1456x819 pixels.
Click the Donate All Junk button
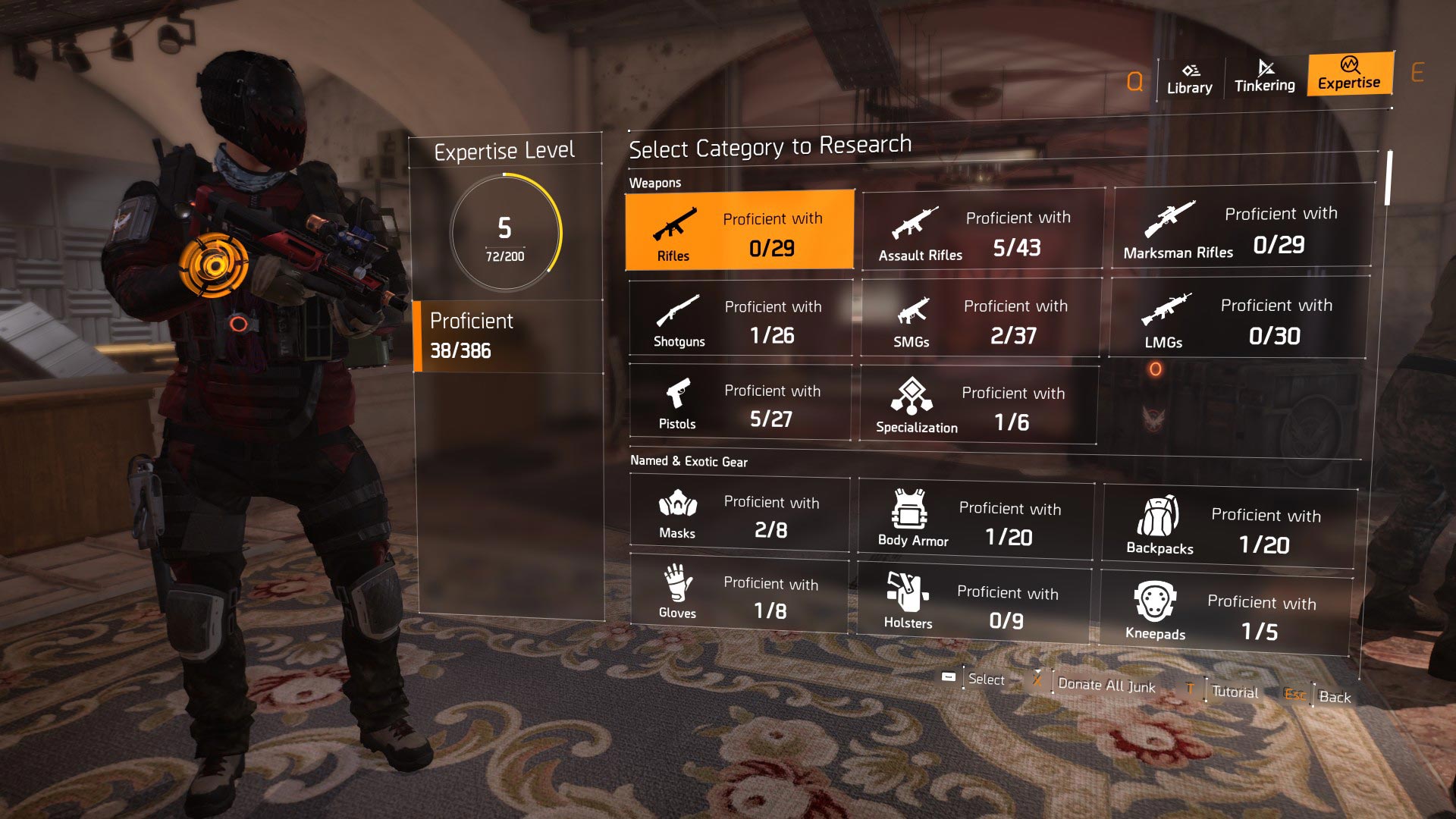[x=1106, y=685]
